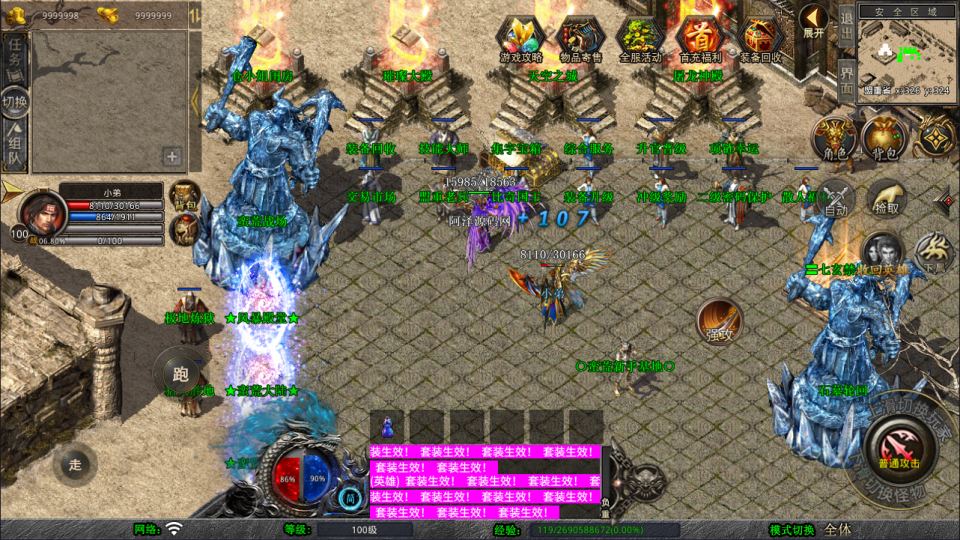Click the 切换 switch button
Screen dimensions: 960x540
pyautogui.click(x=15, y=101)
